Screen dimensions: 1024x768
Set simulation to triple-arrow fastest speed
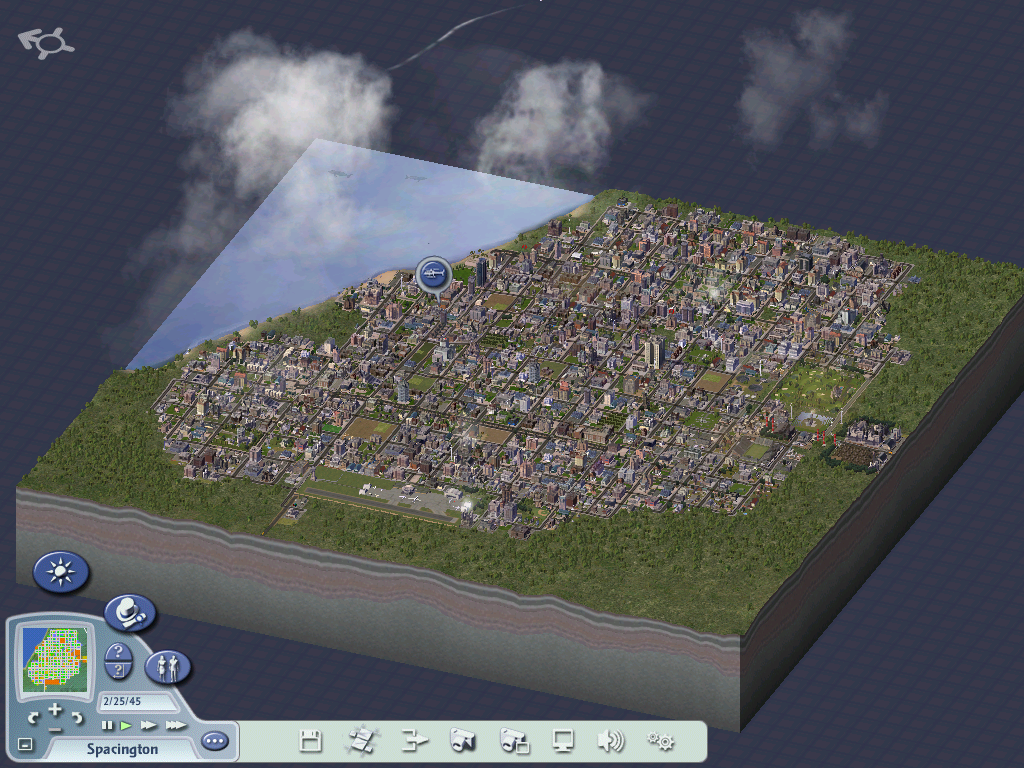[x=175, y=725]
